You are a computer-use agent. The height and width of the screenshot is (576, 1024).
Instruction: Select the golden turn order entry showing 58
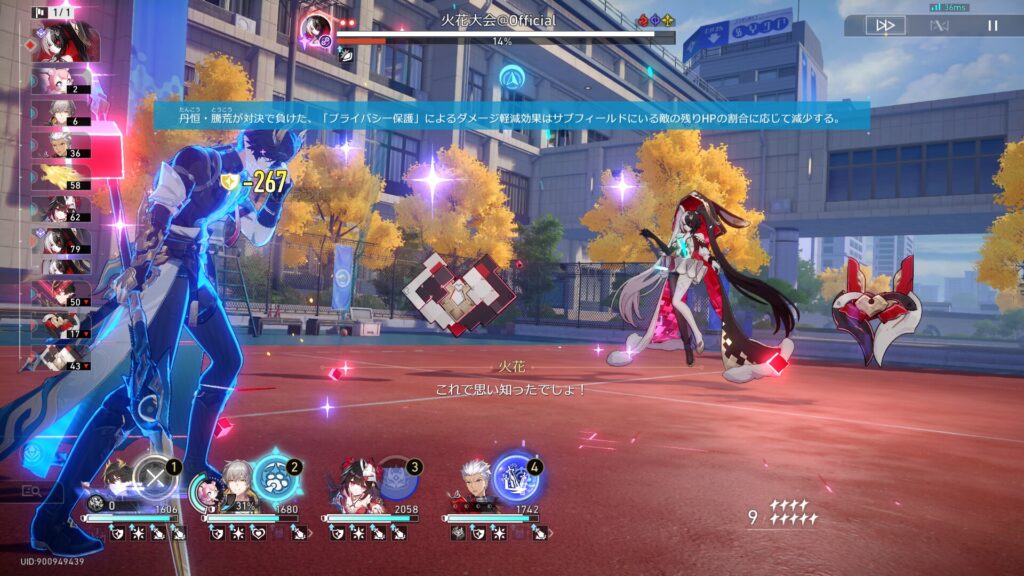click(62, 177)
